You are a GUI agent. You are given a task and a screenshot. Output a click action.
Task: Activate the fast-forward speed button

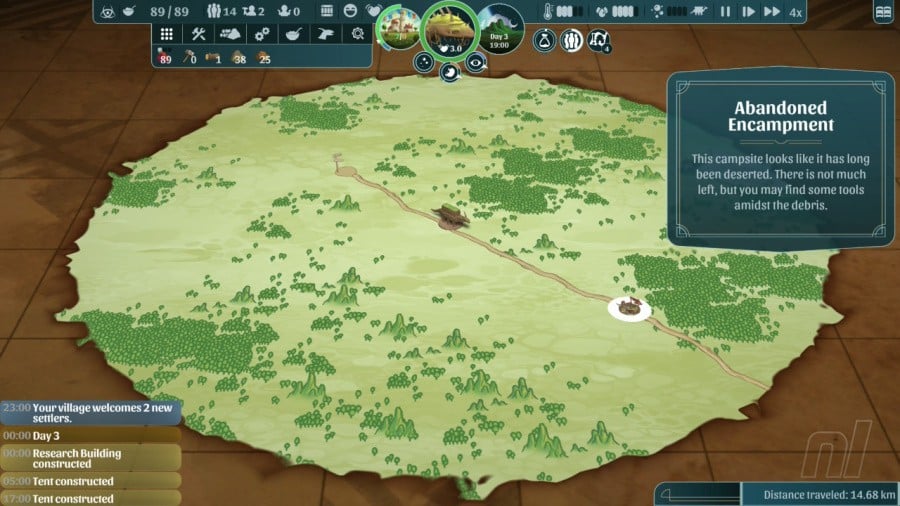[771, 12]
